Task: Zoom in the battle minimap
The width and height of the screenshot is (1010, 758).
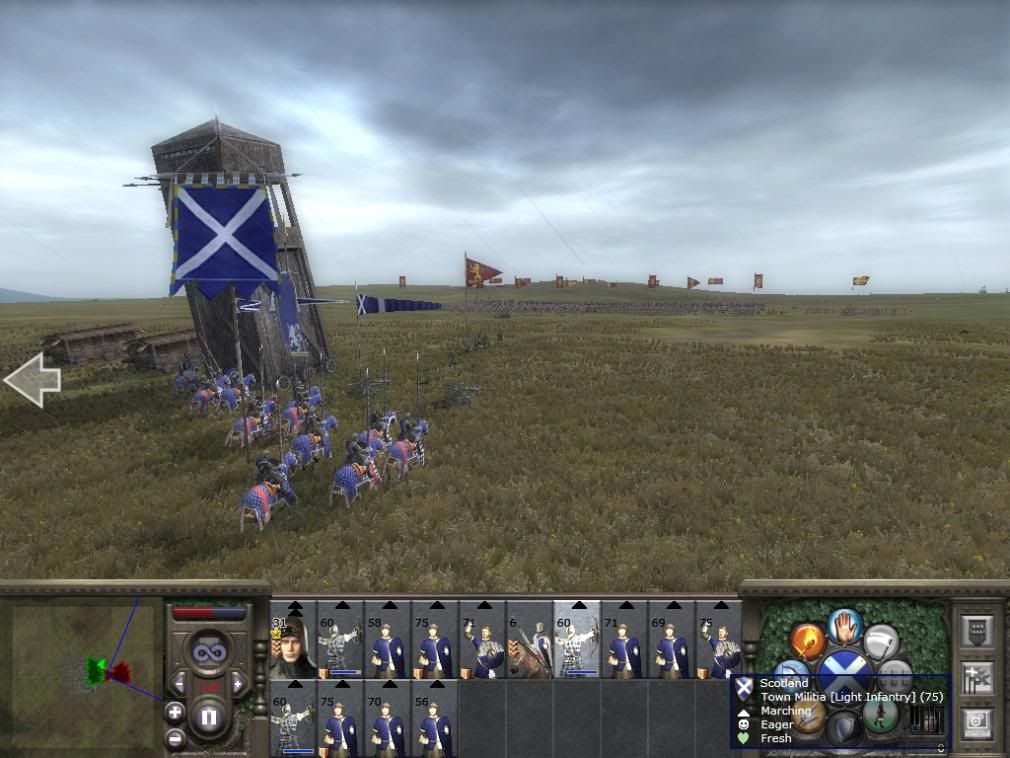Action: coord(175,712)
